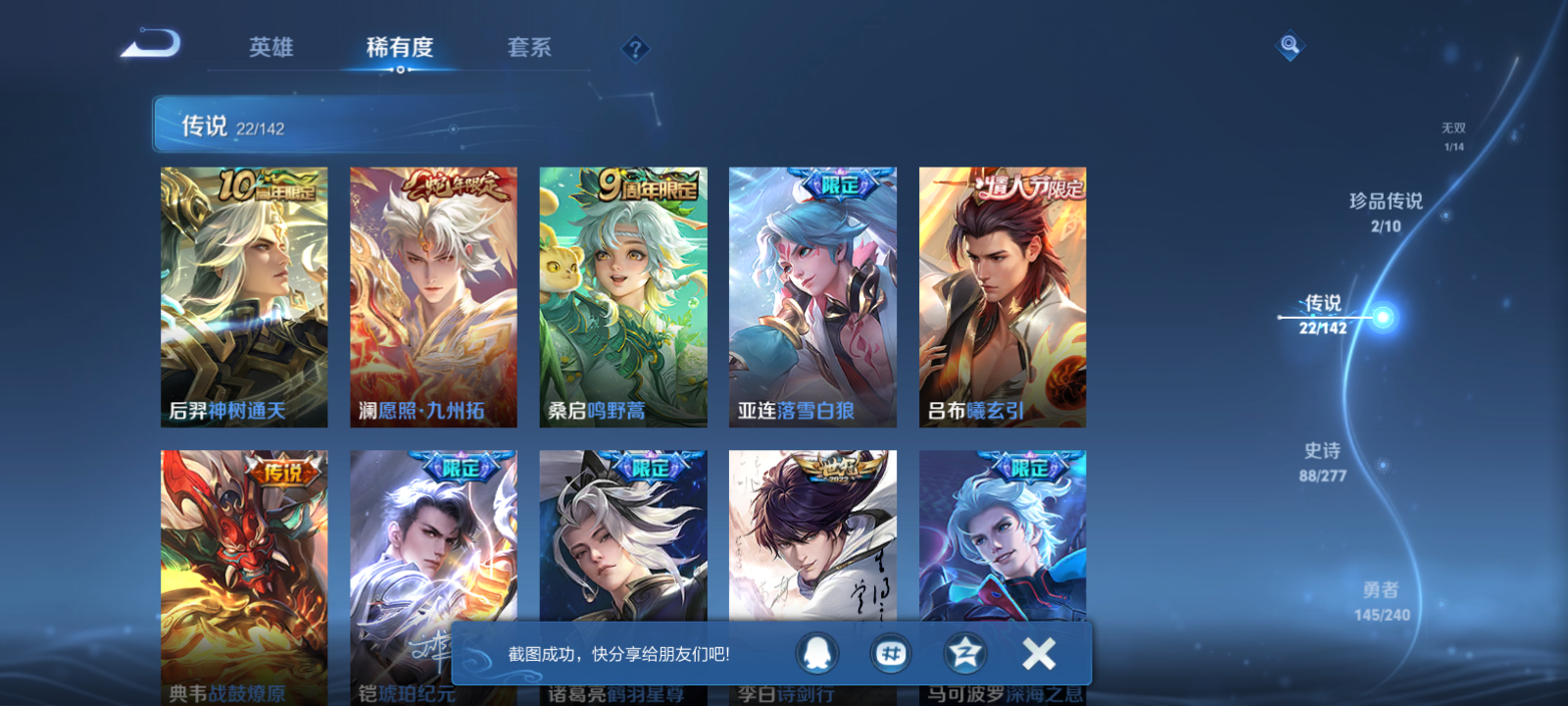Share via the hashtag channel icon

(x=891, y=651)
